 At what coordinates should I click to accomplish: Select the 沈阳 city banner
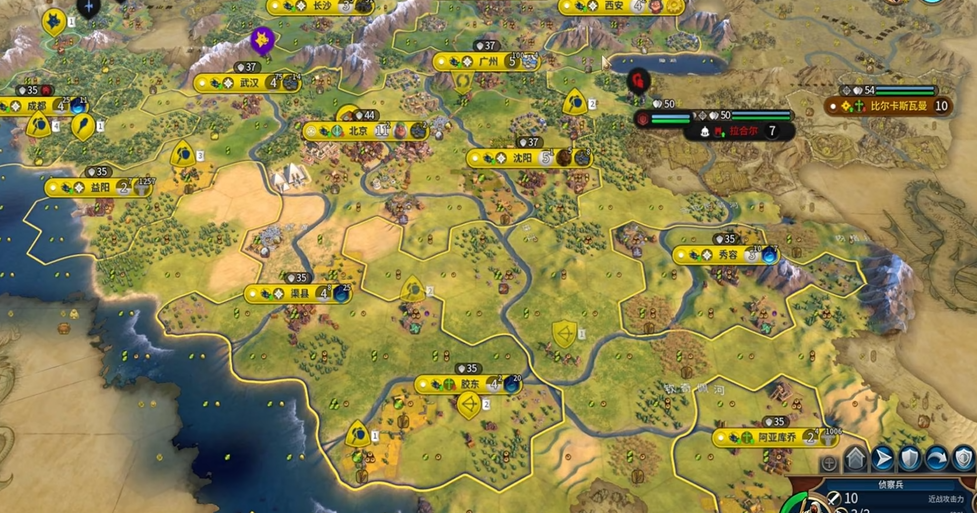[x=522, y=158]
